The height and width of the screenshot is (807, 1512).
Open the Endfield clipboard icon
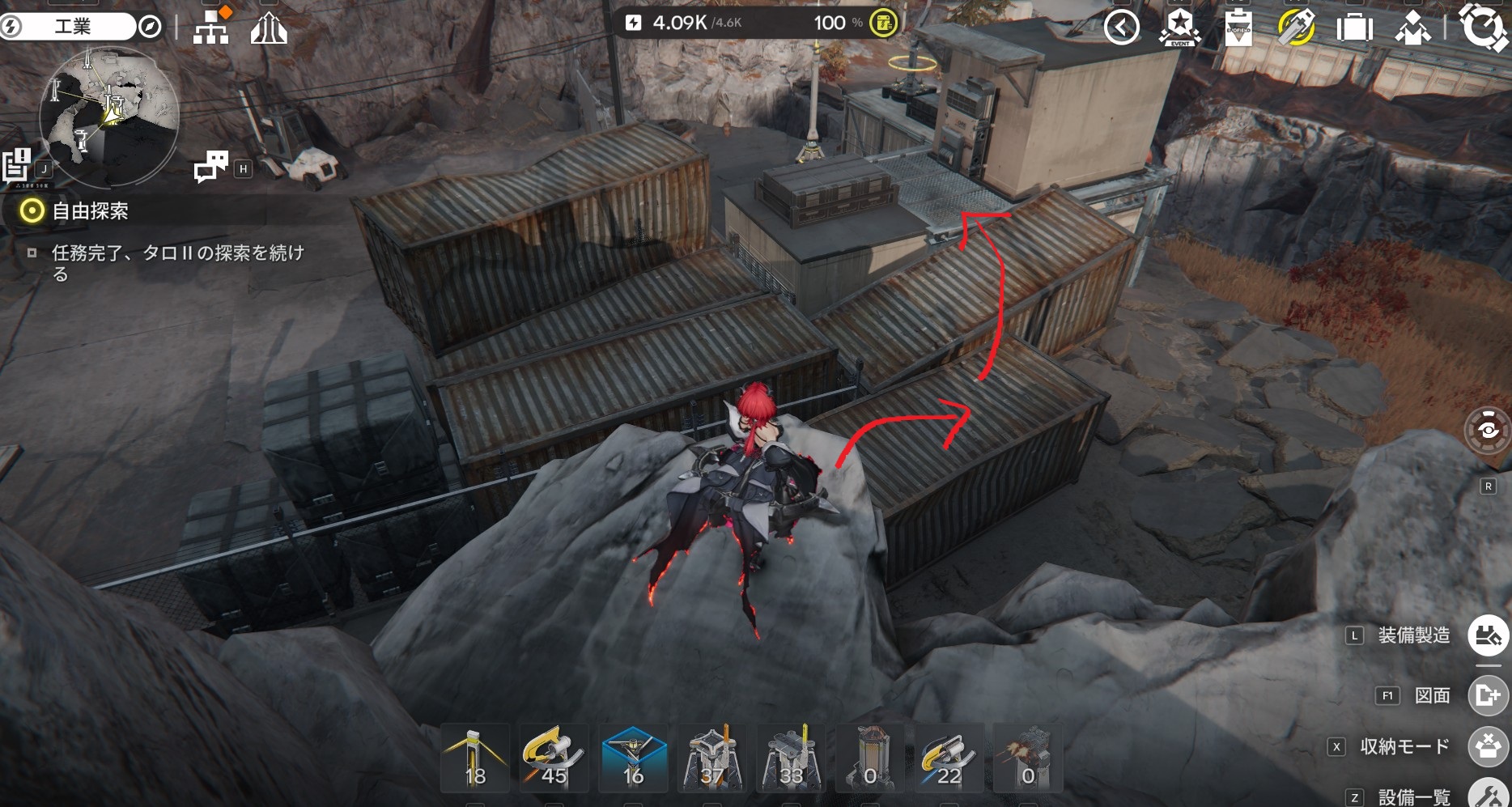[x=1238, y=28]
